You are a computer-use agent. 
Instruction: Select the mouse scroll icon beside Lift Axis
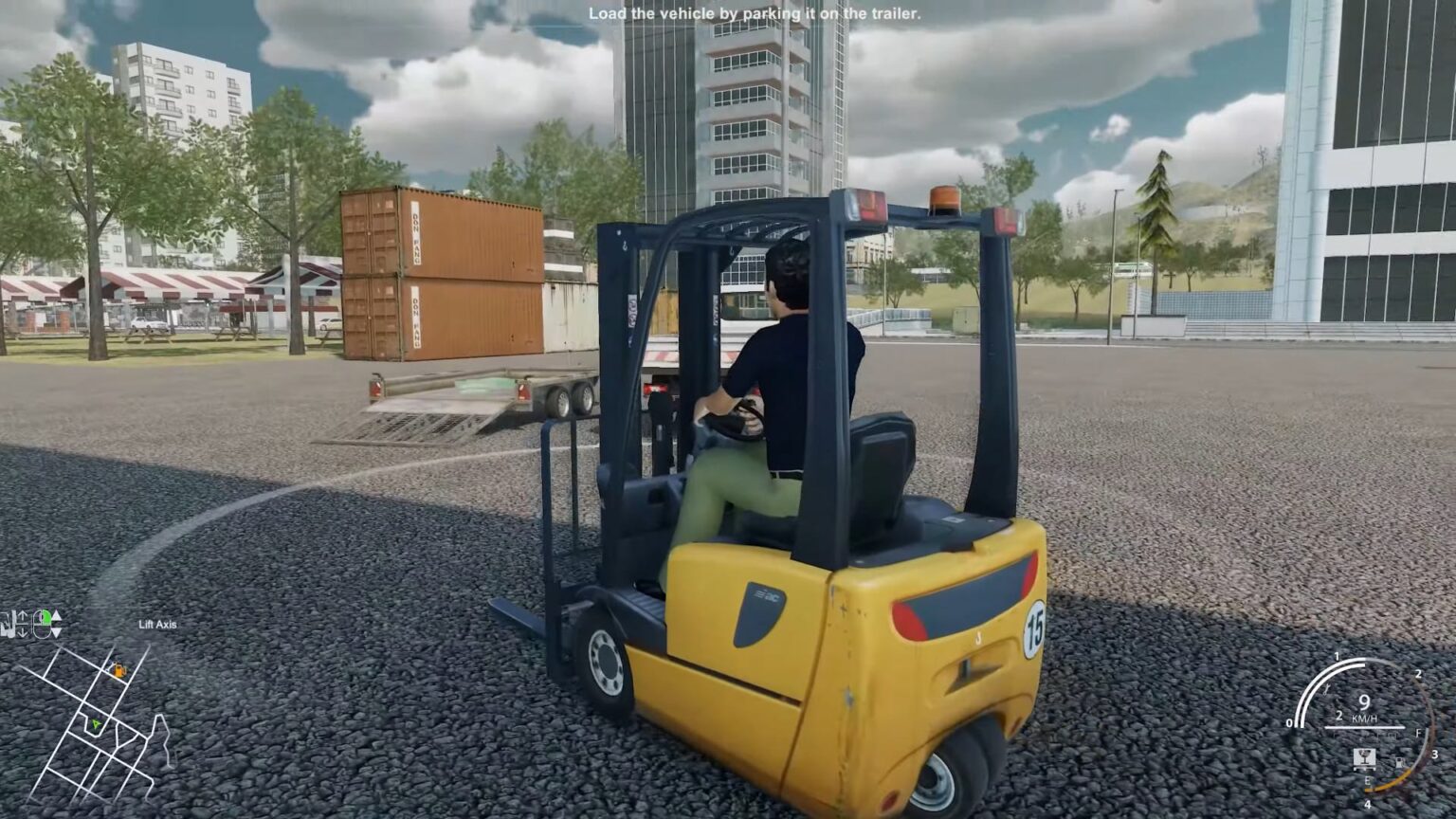tap(43, 623)
